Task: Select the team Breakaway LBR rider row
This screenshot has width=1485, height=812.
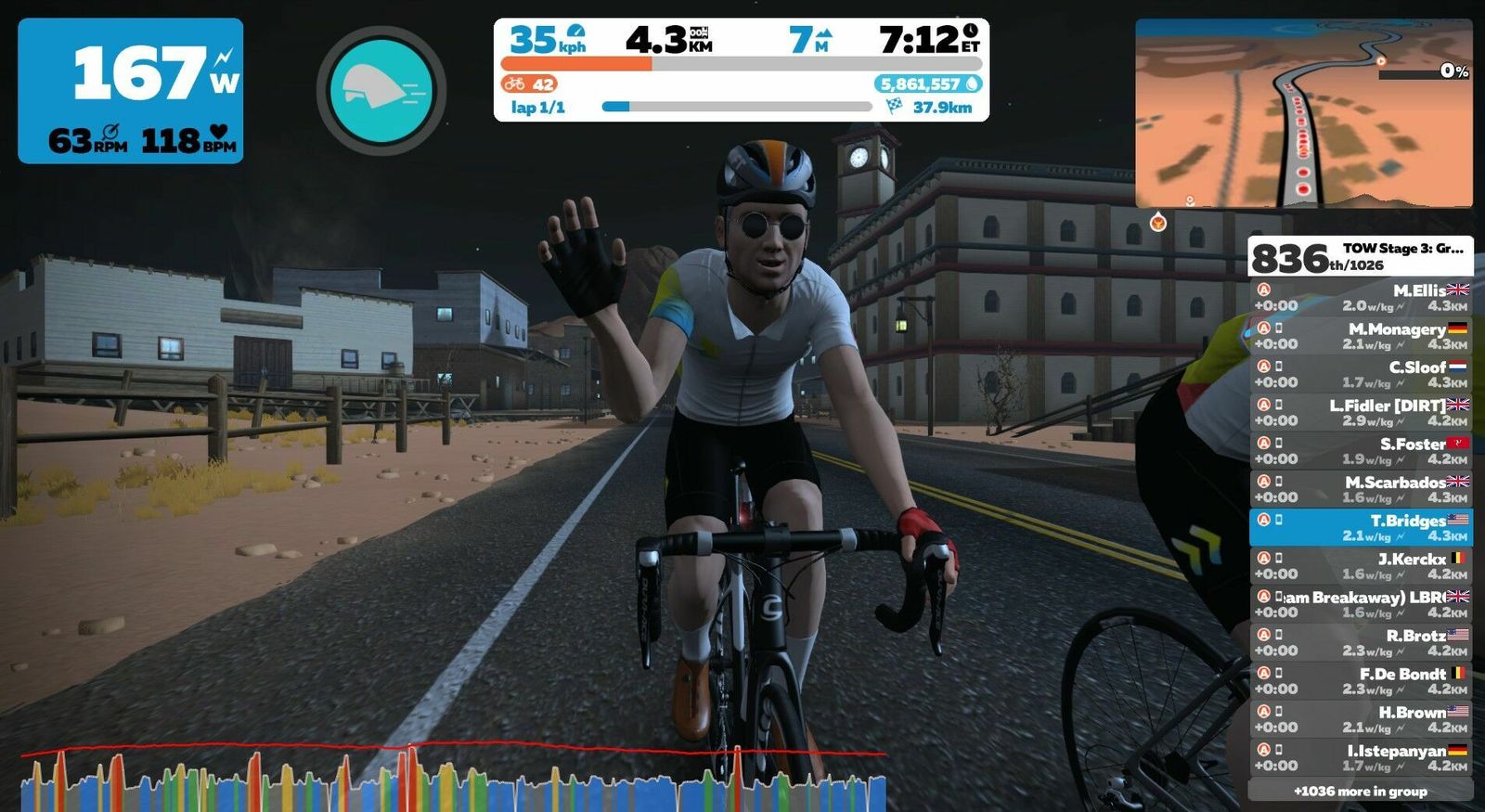Action: [x=1361, y=604]
